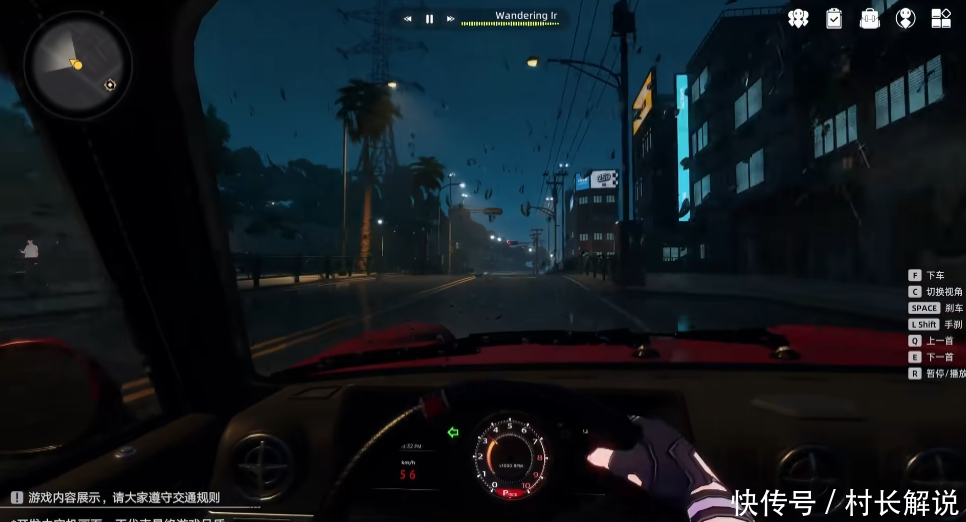Image resolution: width=966 pixels, height=522 pixels.
Task: Open the circled character profile icon
Action: pos(905,18)
